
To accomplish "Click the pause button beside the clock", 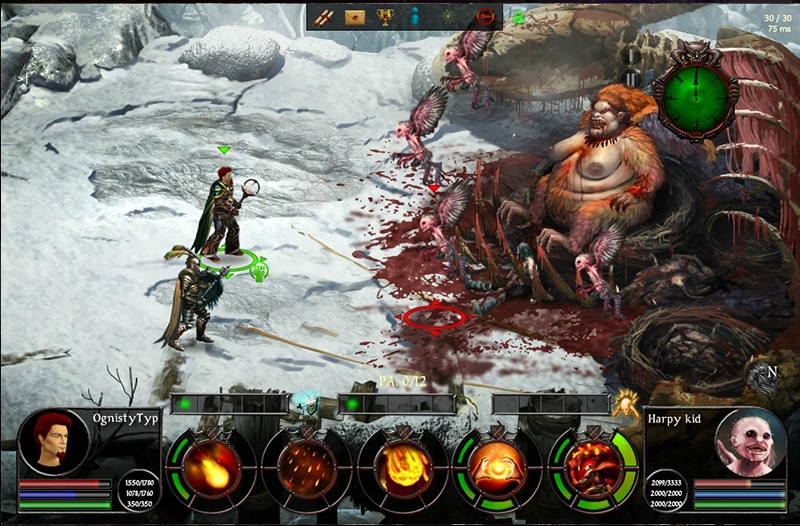I will (632, 77).
